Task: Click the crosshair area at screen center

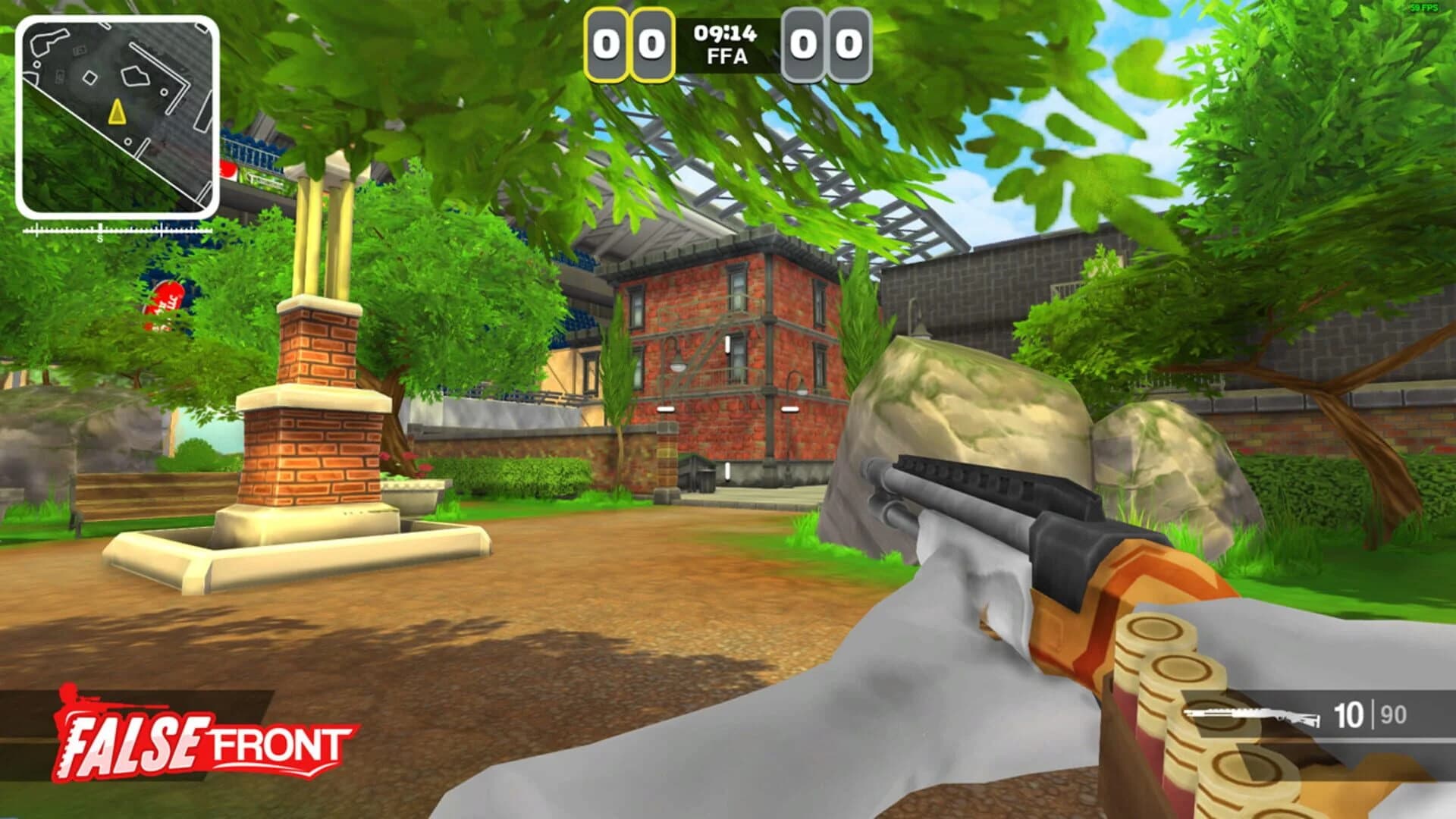Action: 728,409
